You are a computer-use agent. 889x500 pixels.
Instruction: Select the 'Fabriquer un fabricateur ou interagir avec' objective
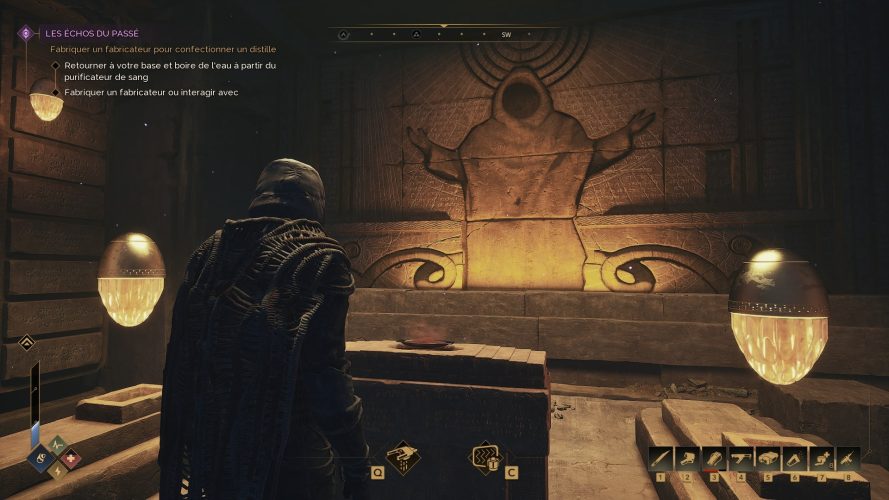(x=151, y=92)
